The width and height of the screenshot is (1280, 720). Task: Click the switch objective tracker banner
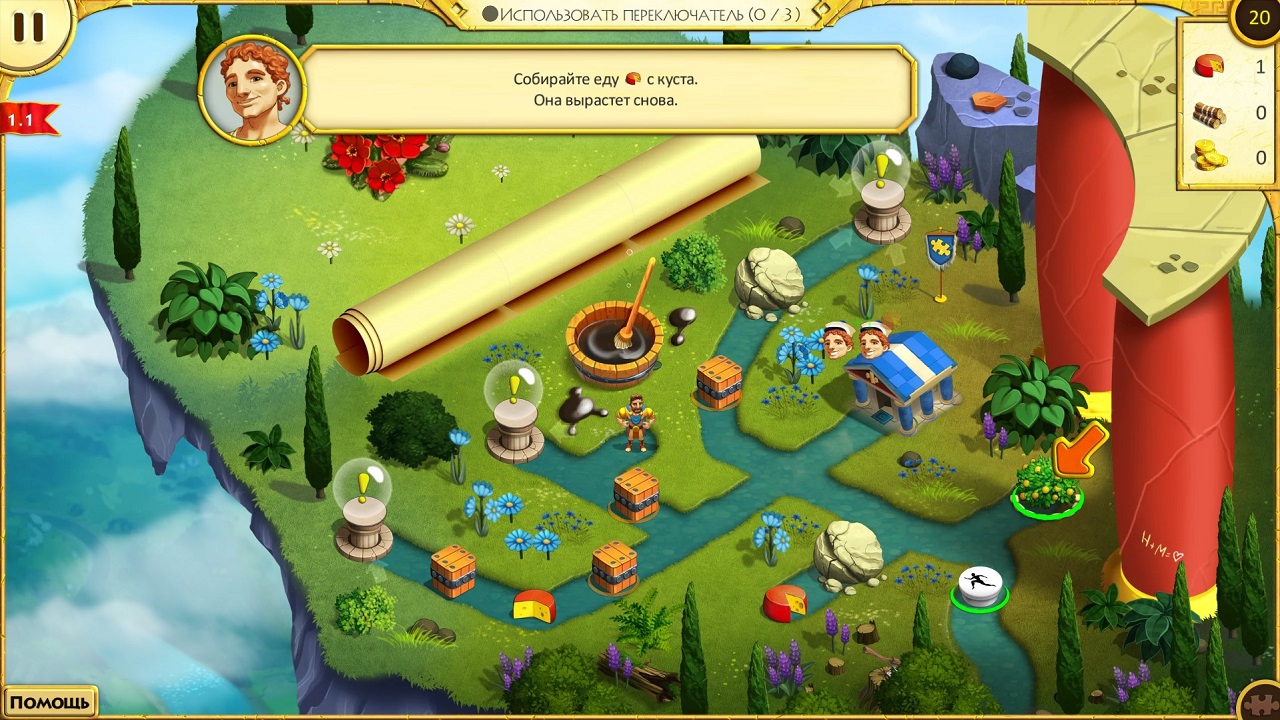point(640,14)
